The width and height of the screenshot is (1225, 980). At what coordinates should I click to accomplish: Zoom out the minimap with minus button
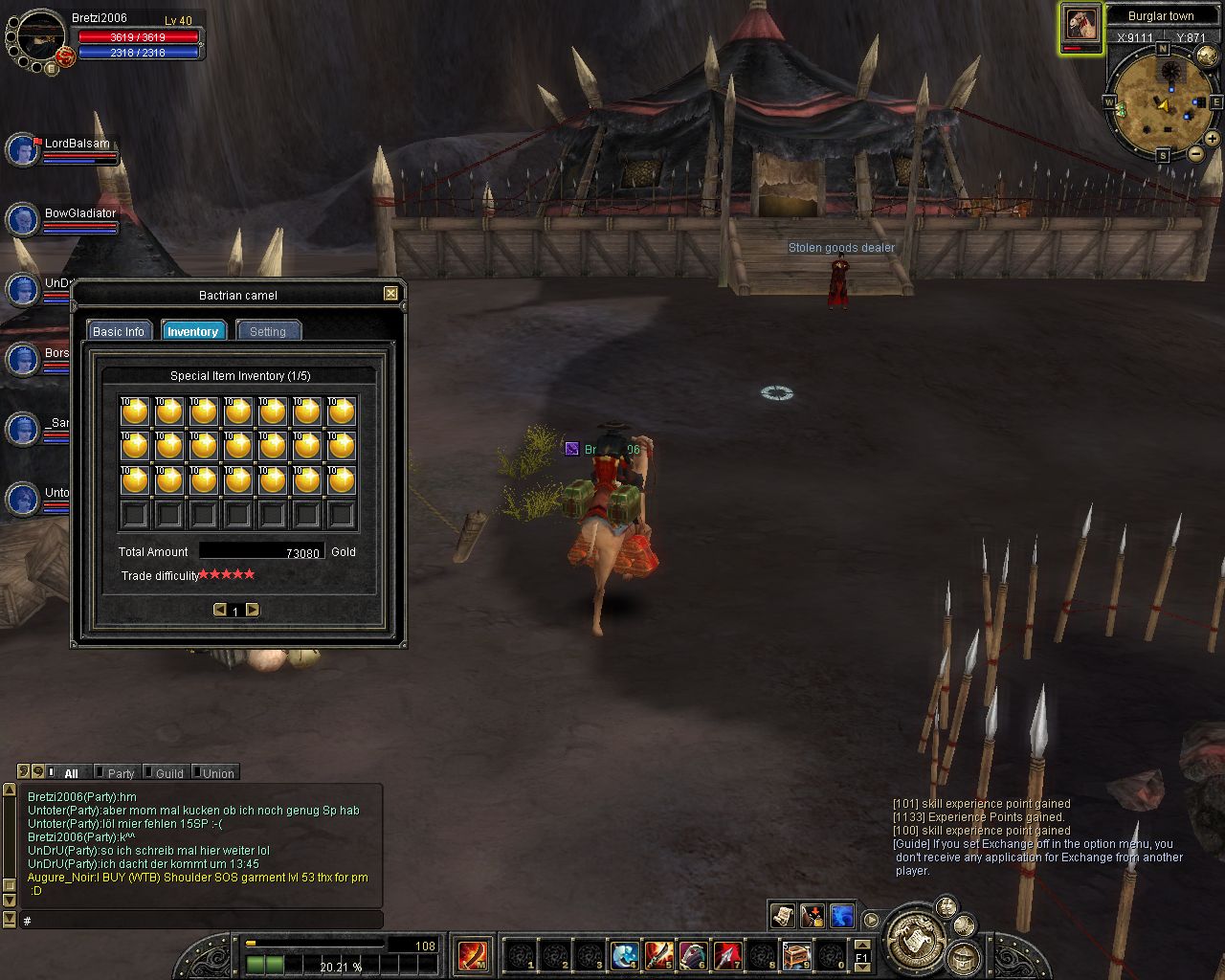point(1195,153)
